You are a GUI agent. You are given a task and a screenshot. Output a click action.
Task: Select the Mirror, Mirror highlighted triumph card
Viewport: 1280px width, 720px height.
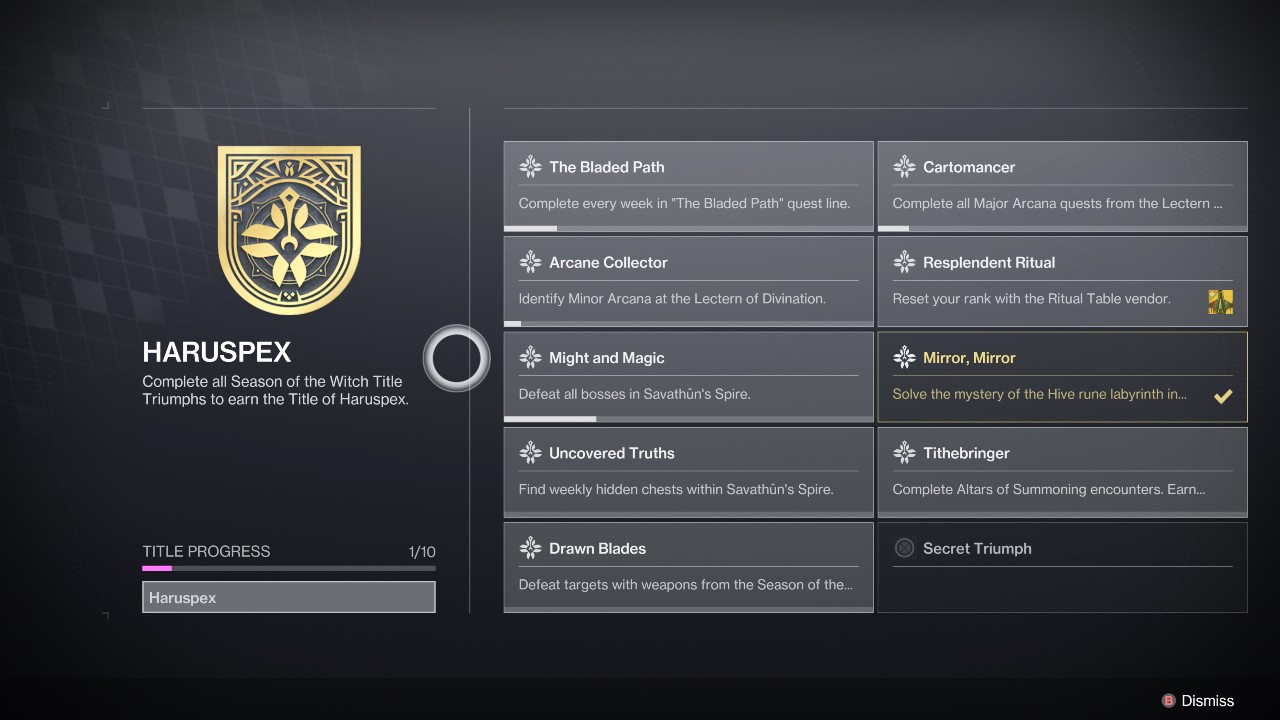[x=1062, y=376]
